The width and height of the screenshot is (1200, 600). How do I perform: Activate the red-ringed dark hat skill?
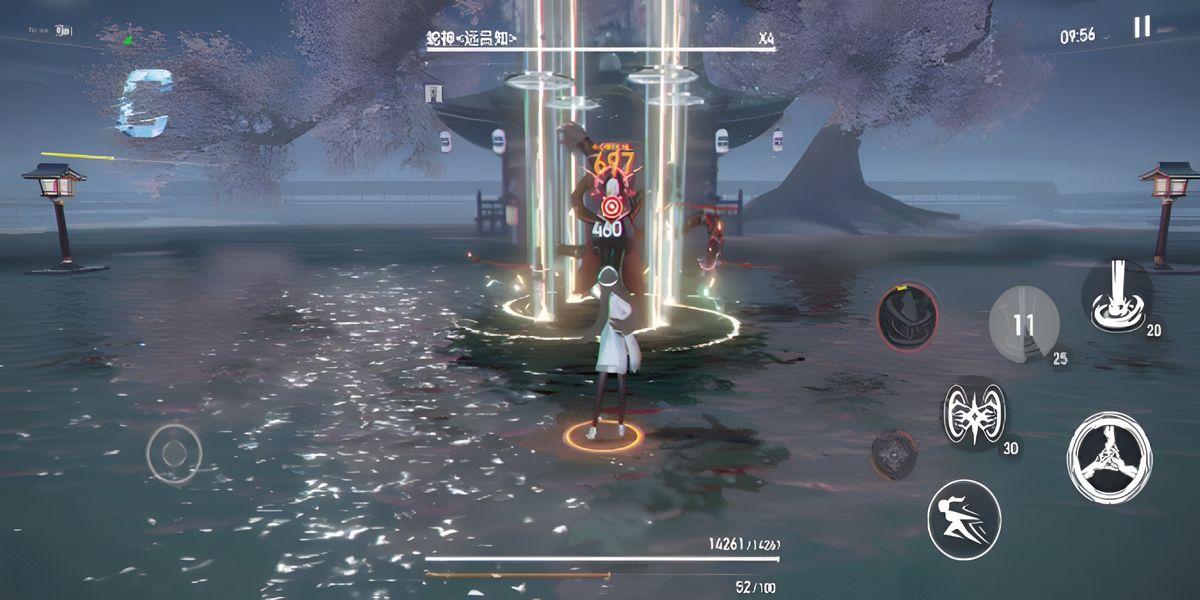point(908,316)
